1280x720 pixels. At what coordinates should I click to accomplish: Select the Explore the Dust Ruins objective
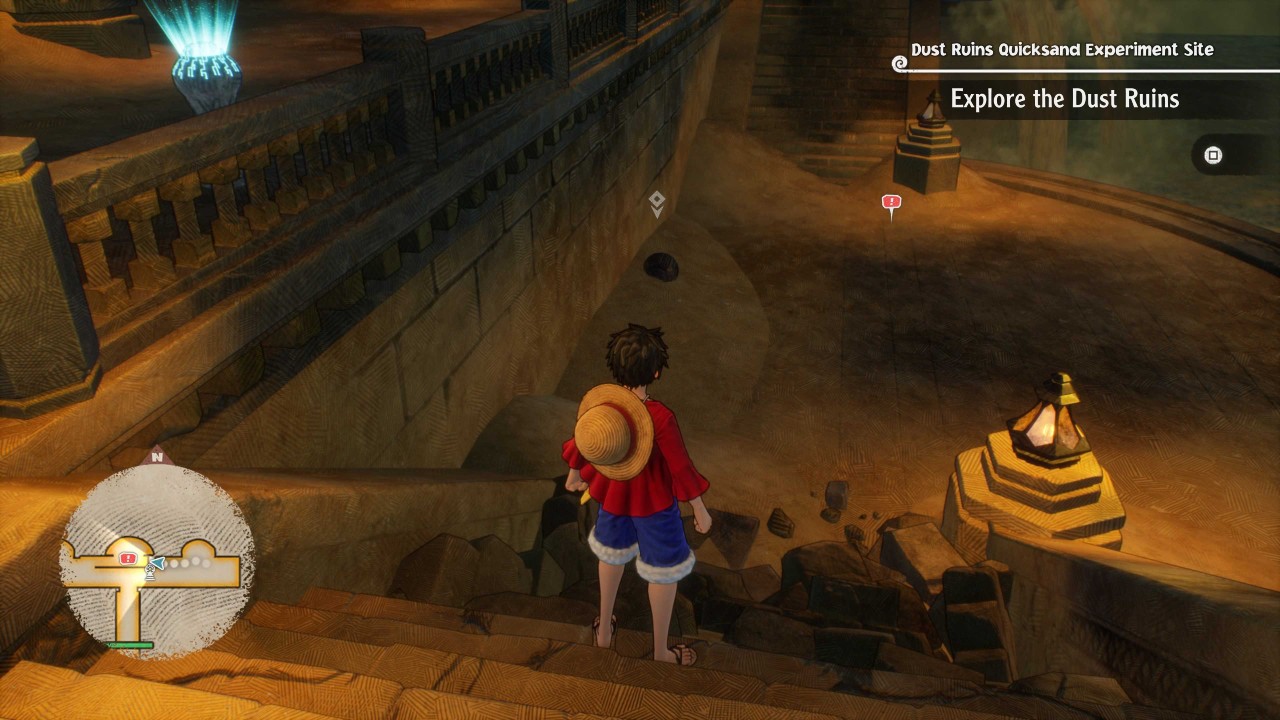click(1064, 98)
